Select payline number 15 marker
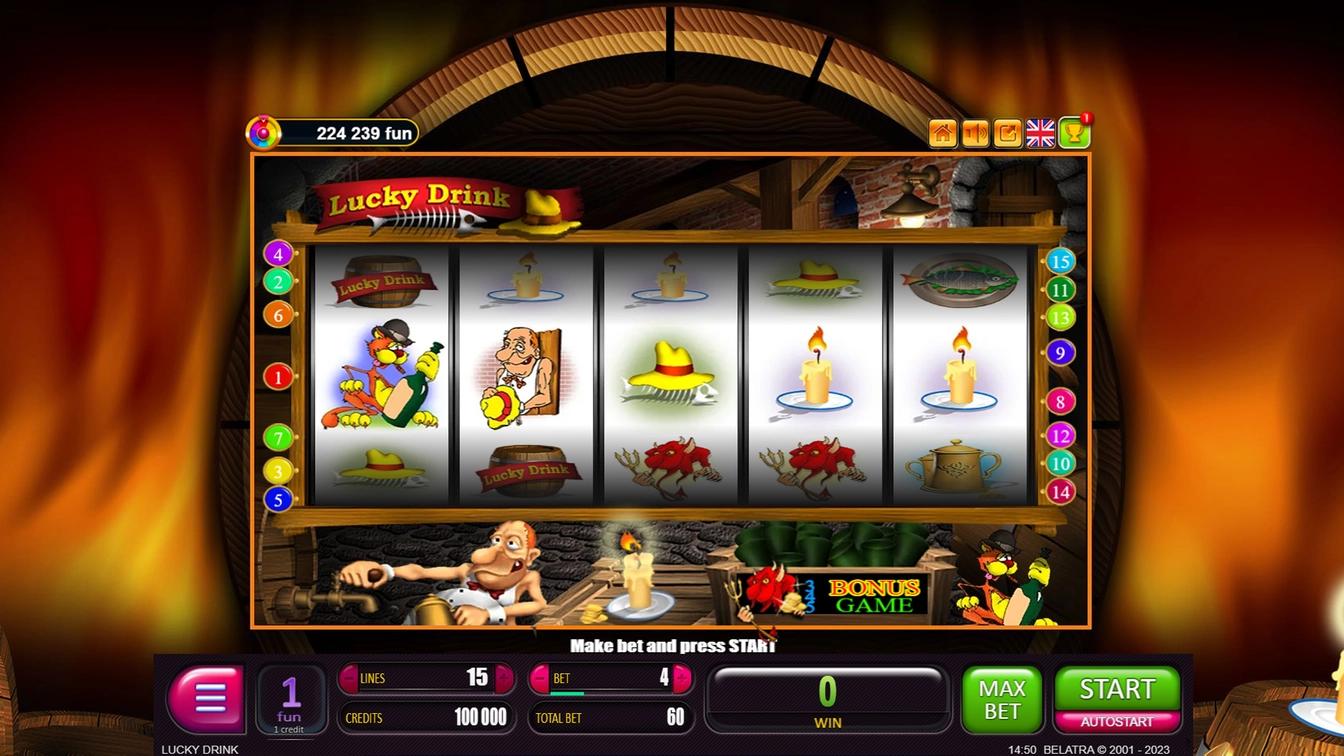 1060,262
